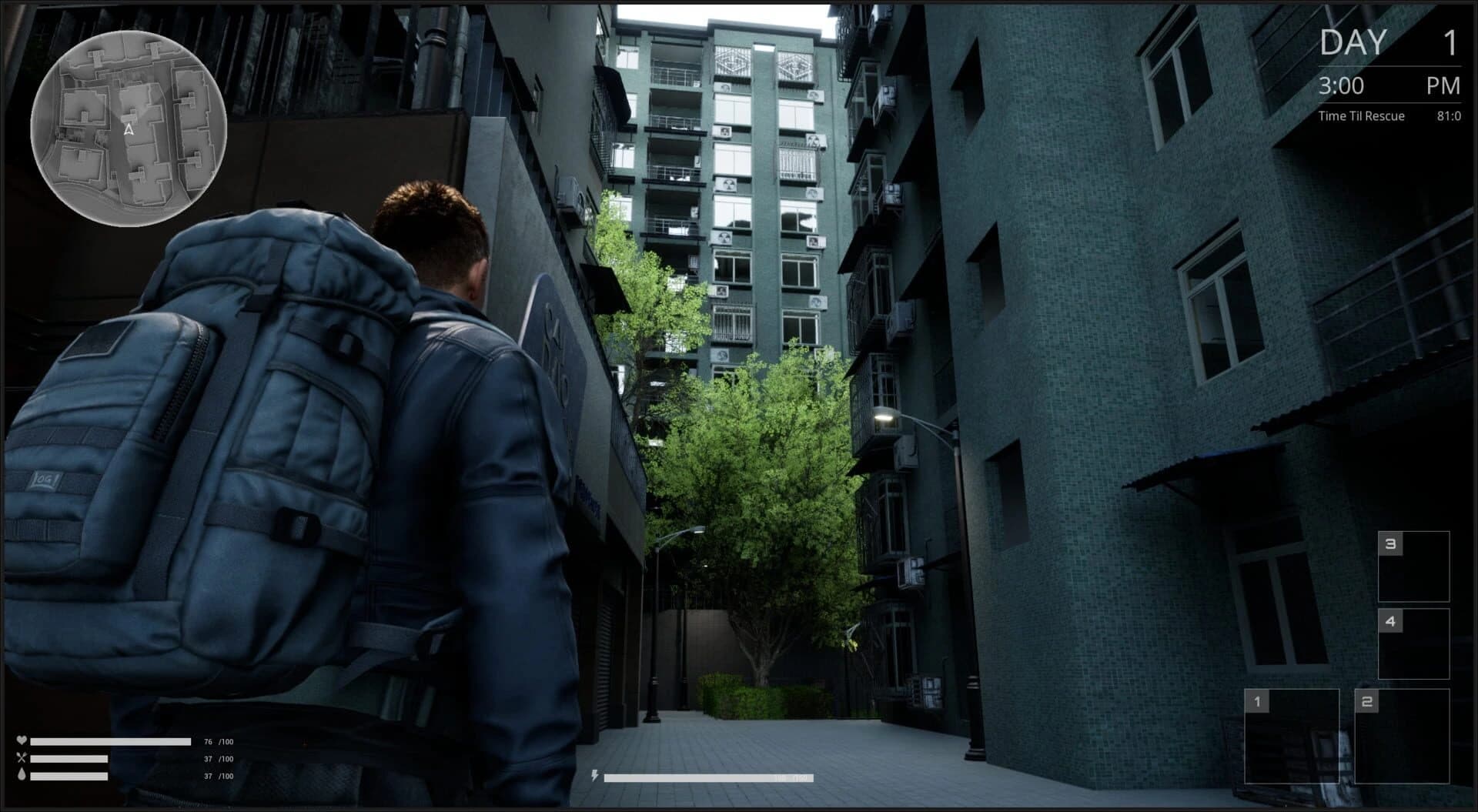This screenshot has height=812, width=1478.
Task: Click the heart health icon
Action: click(x=21, y=741)
